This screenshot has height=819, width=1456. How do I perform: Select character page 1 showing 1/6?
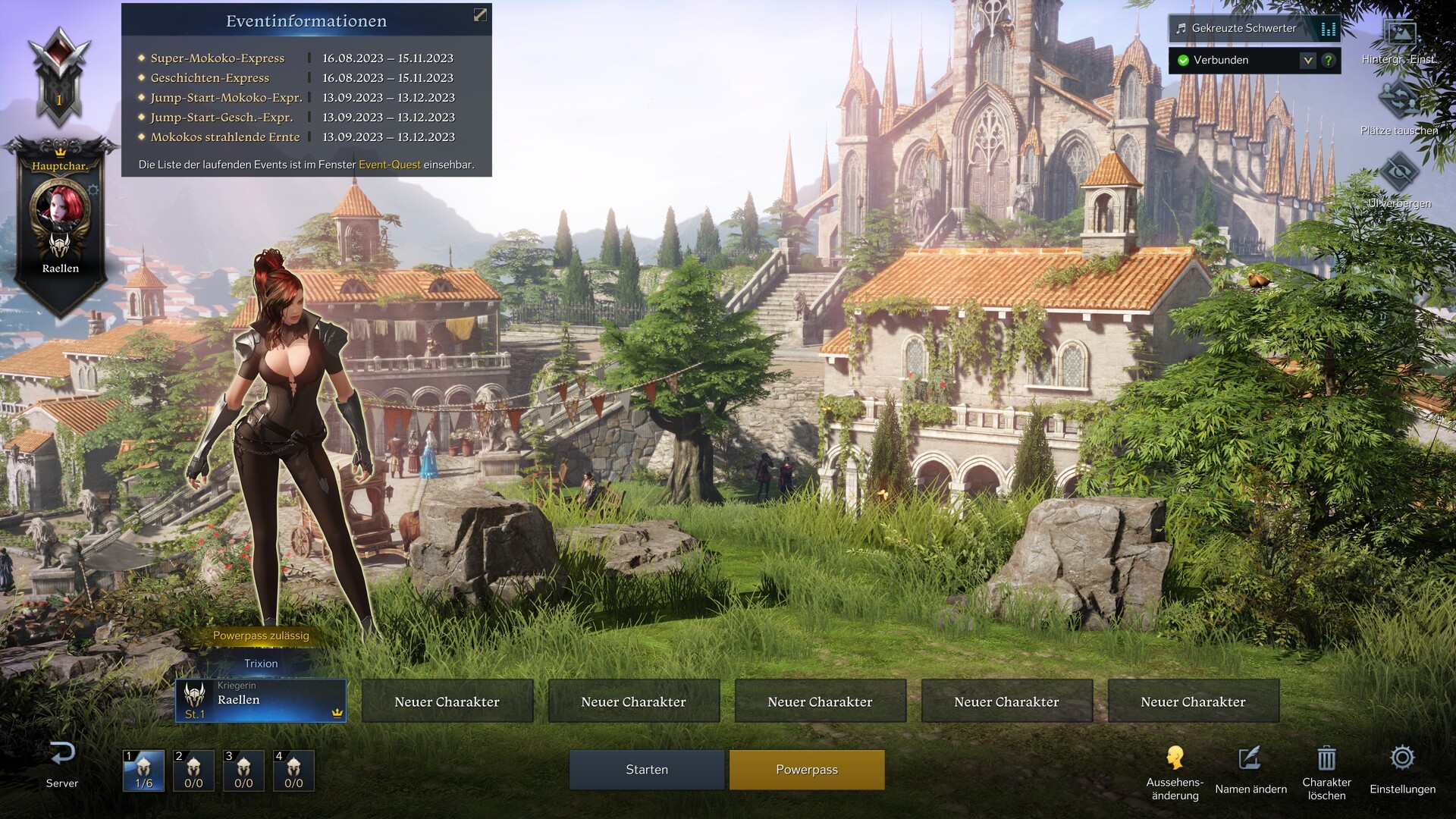pyautogui.click(x=143, y=770)
